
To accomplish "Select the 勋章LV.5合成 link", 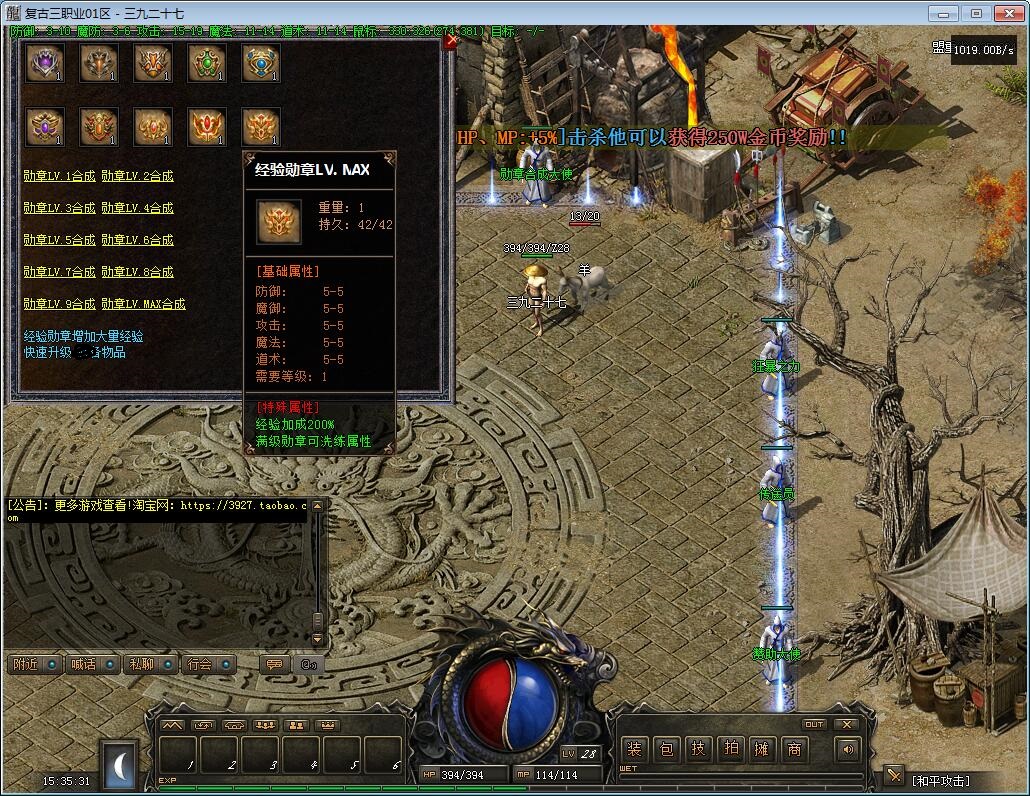I will tap(59, 240).
